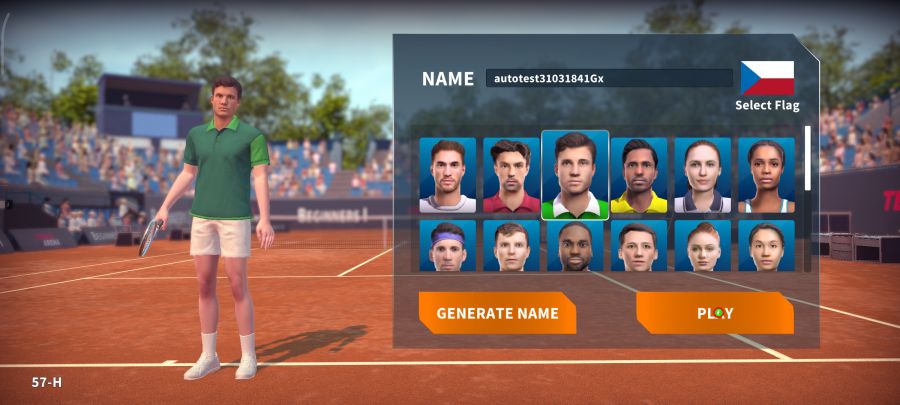Generate a new random player name
The width and height of the screenshot is (900, 405).
coord(497,313)
